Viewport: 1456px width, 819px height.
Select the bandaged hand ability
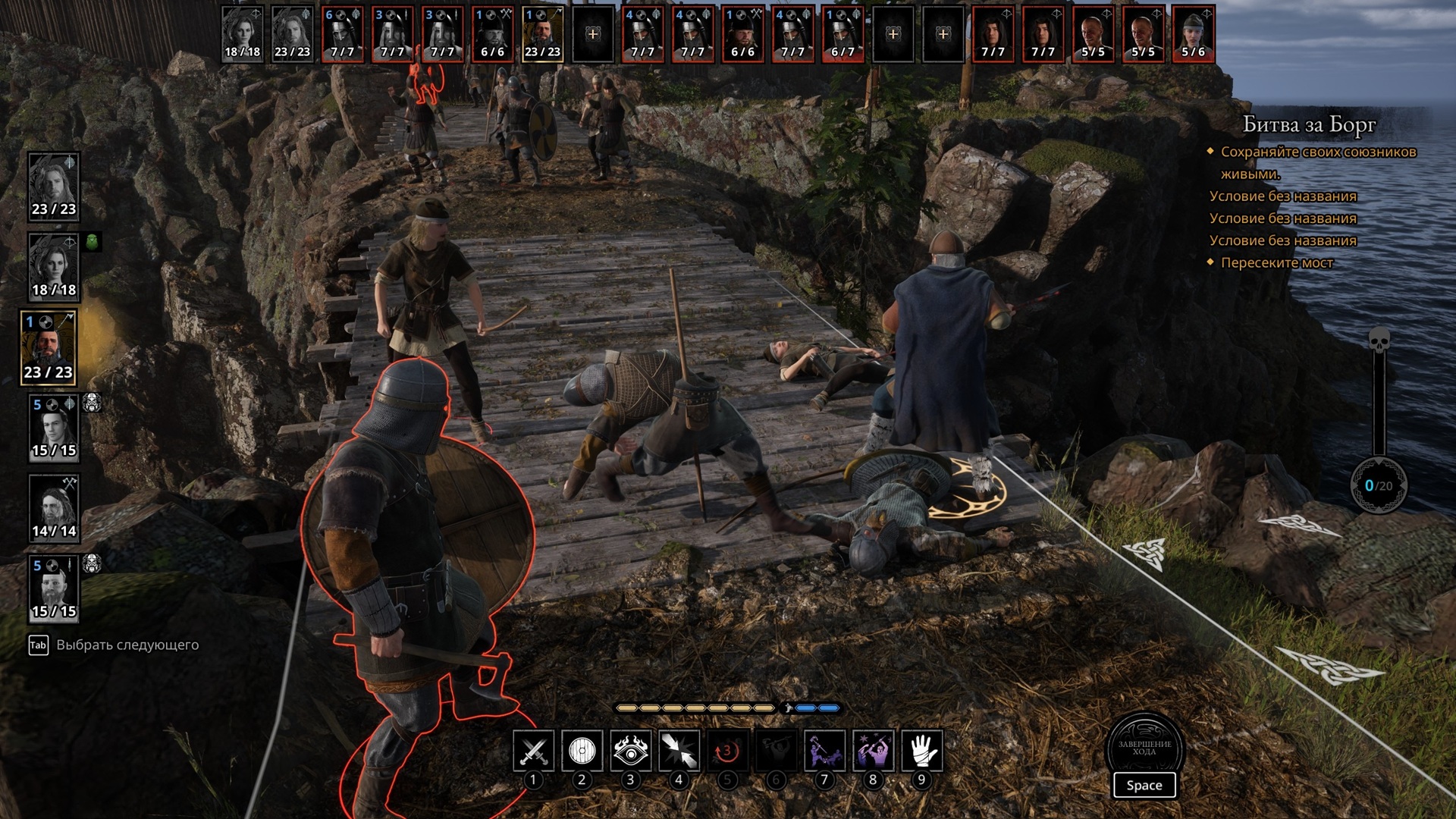[921, 751]
